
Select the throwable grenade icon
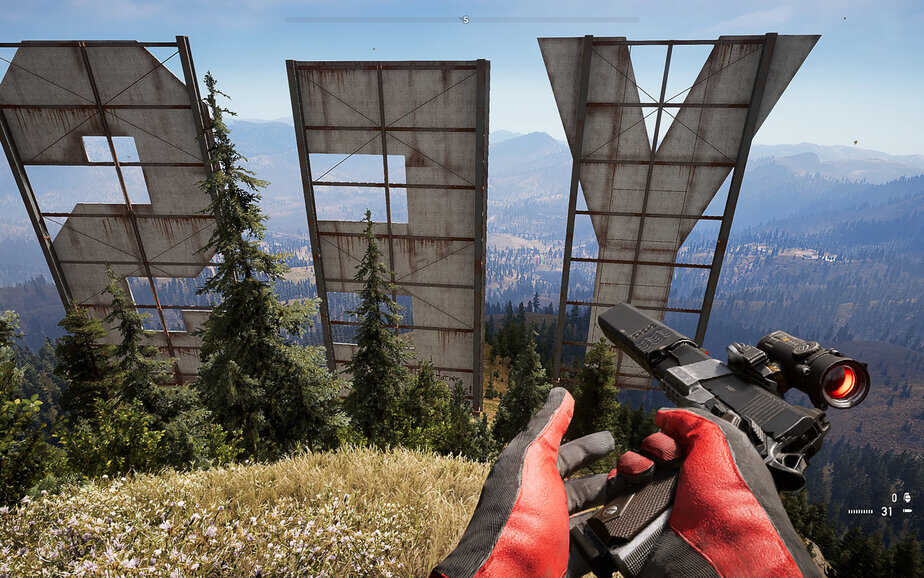tap(906, 497)
